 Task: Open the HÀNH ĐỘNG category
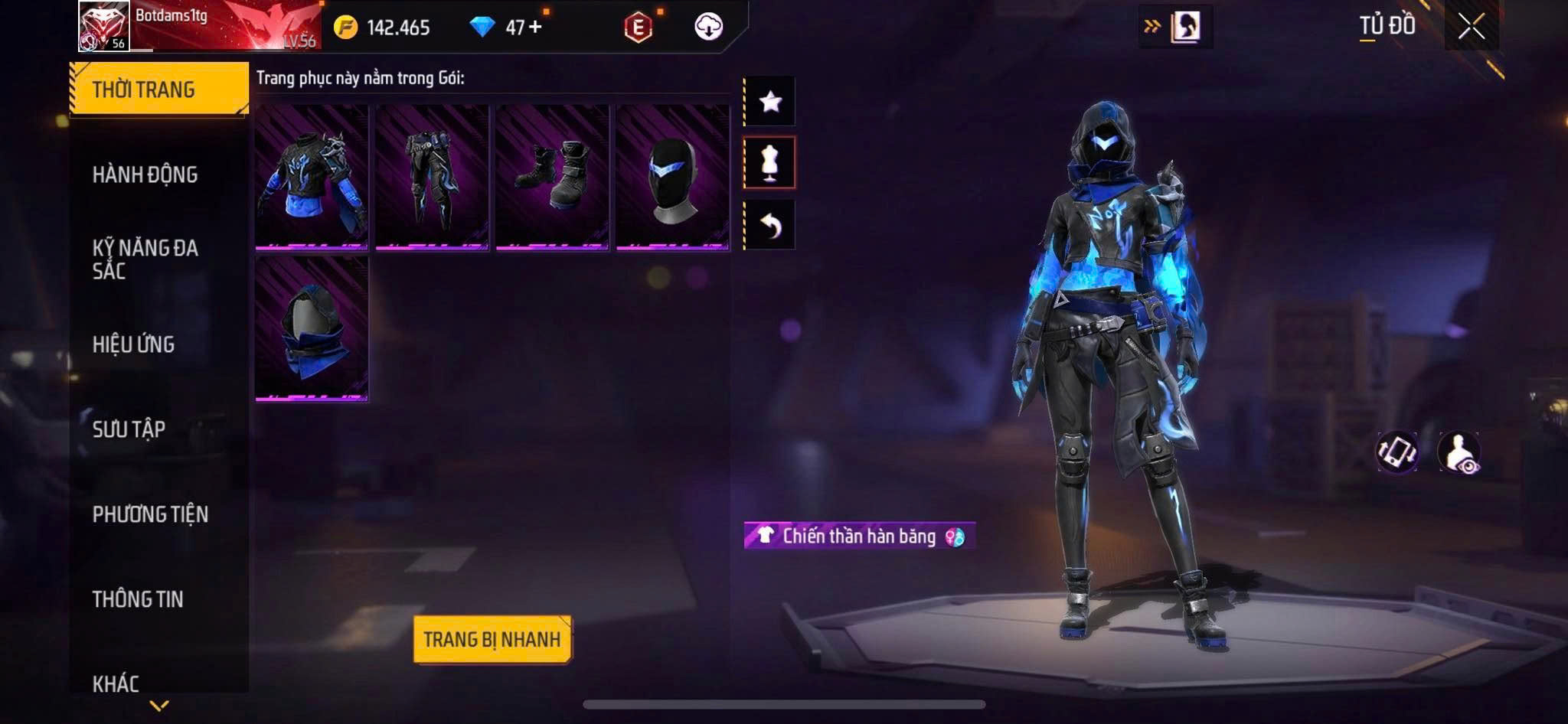click(145, 175)
